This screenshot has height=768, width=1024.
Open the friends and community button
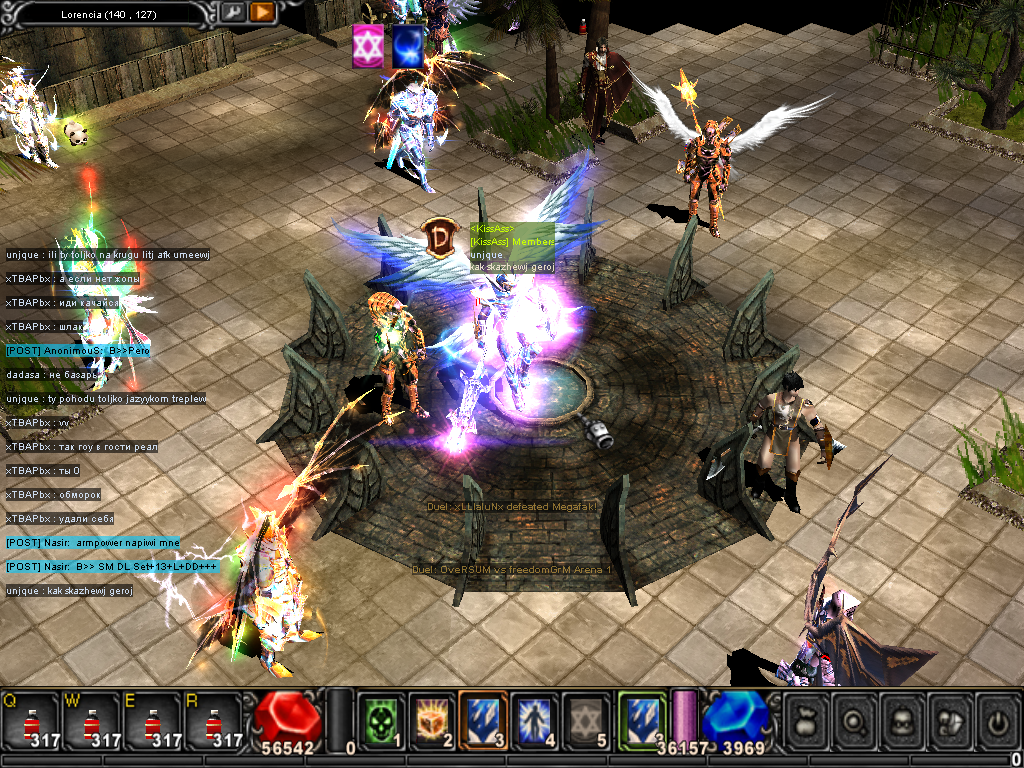pos(951,721)
